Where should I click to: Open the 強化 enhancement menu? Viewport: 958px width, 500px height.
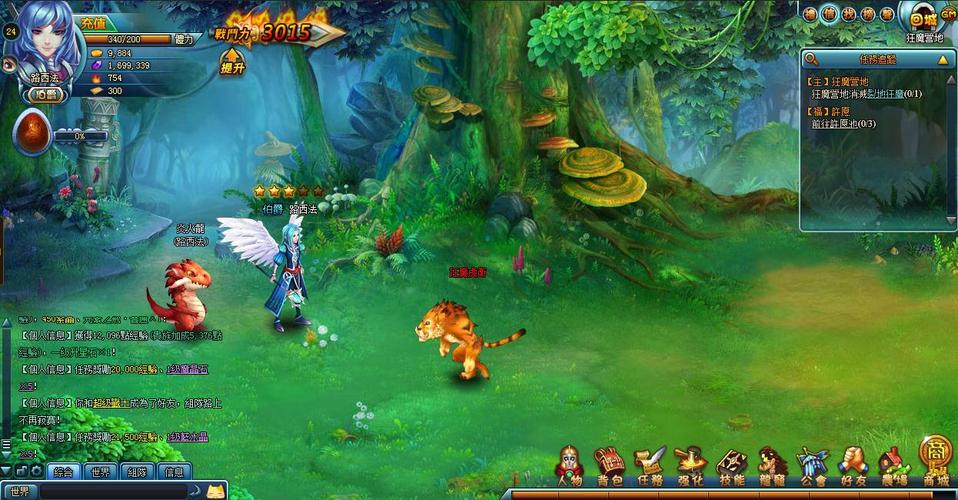click(x=691, y=467)
